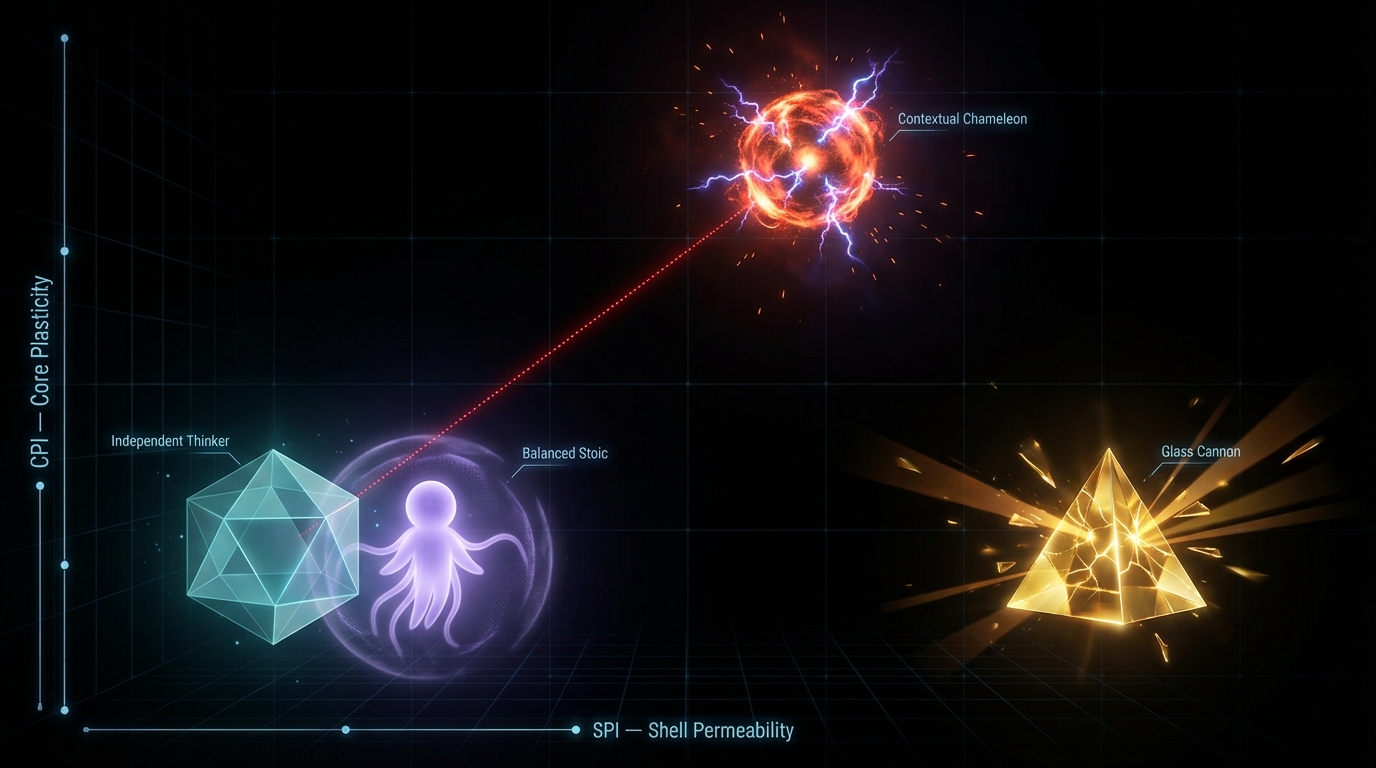Pick the Contextual Chameleon fire orb
This screenshot has width=1376, height=768.
pyautogui.click(x=808, y=160)
